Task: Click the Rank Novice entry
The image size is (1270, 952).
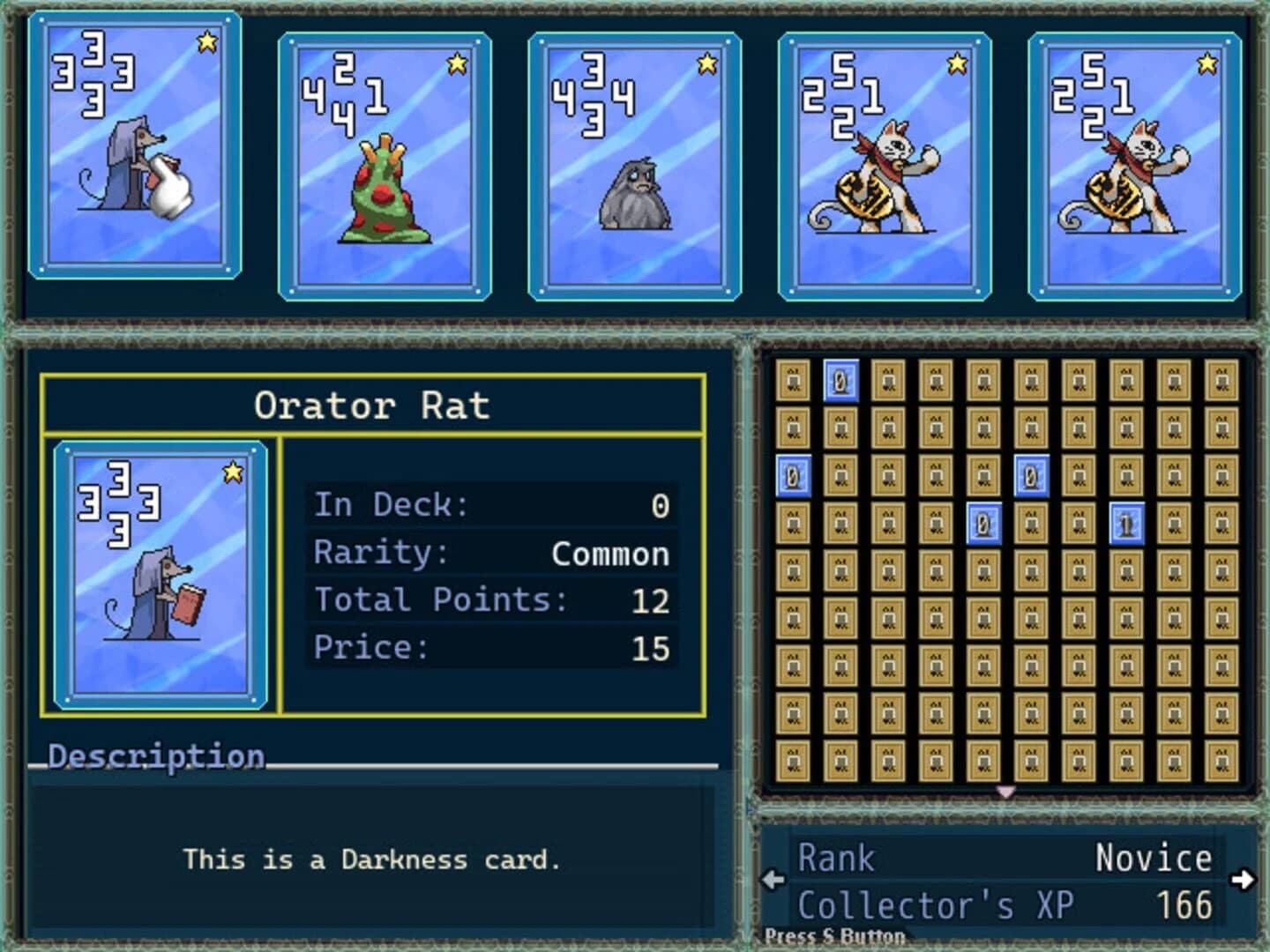Action: 1005,857
